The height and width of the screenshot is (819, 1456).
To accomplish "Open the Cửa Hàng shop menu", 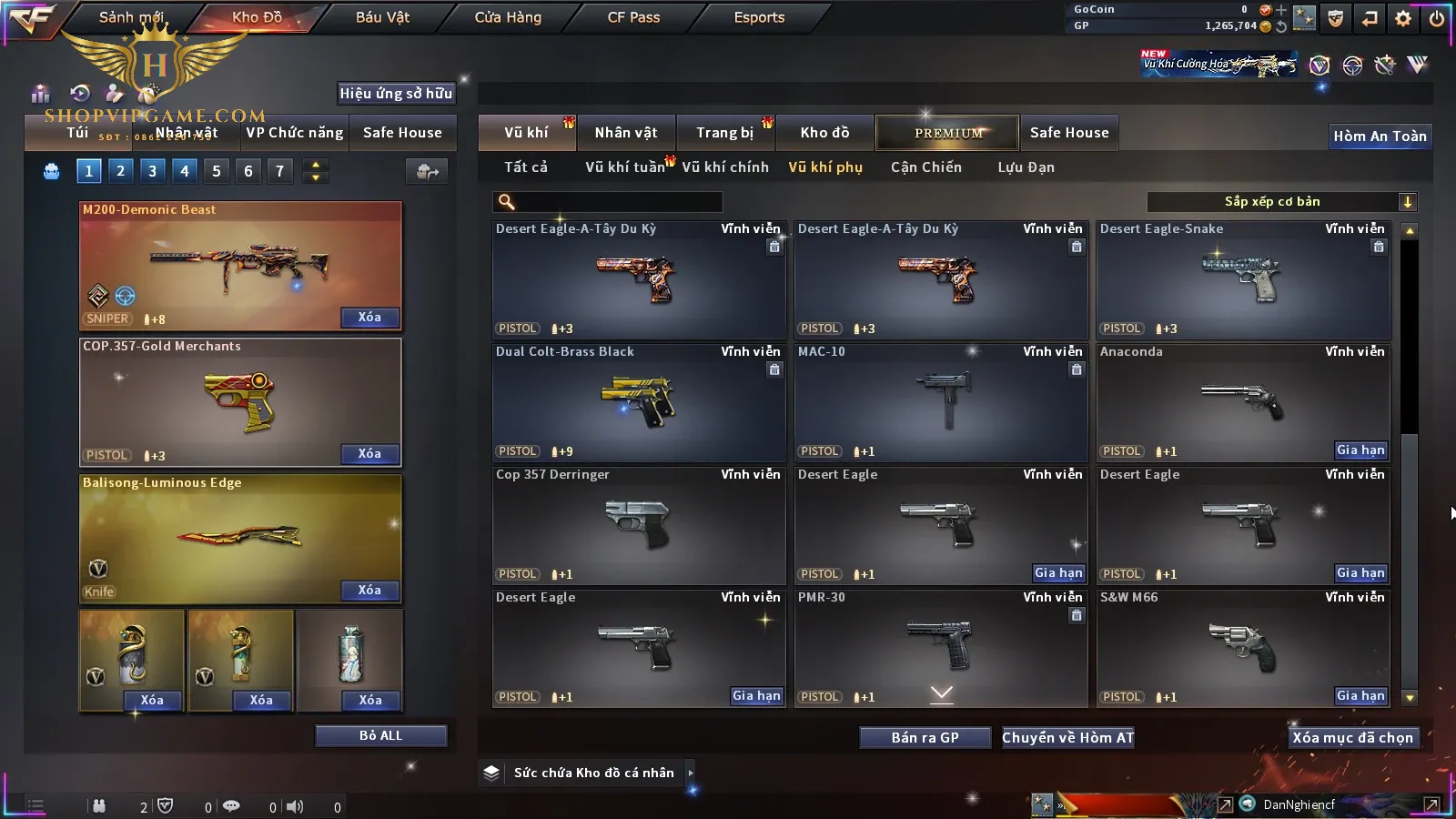I will (x=508, y=17).
